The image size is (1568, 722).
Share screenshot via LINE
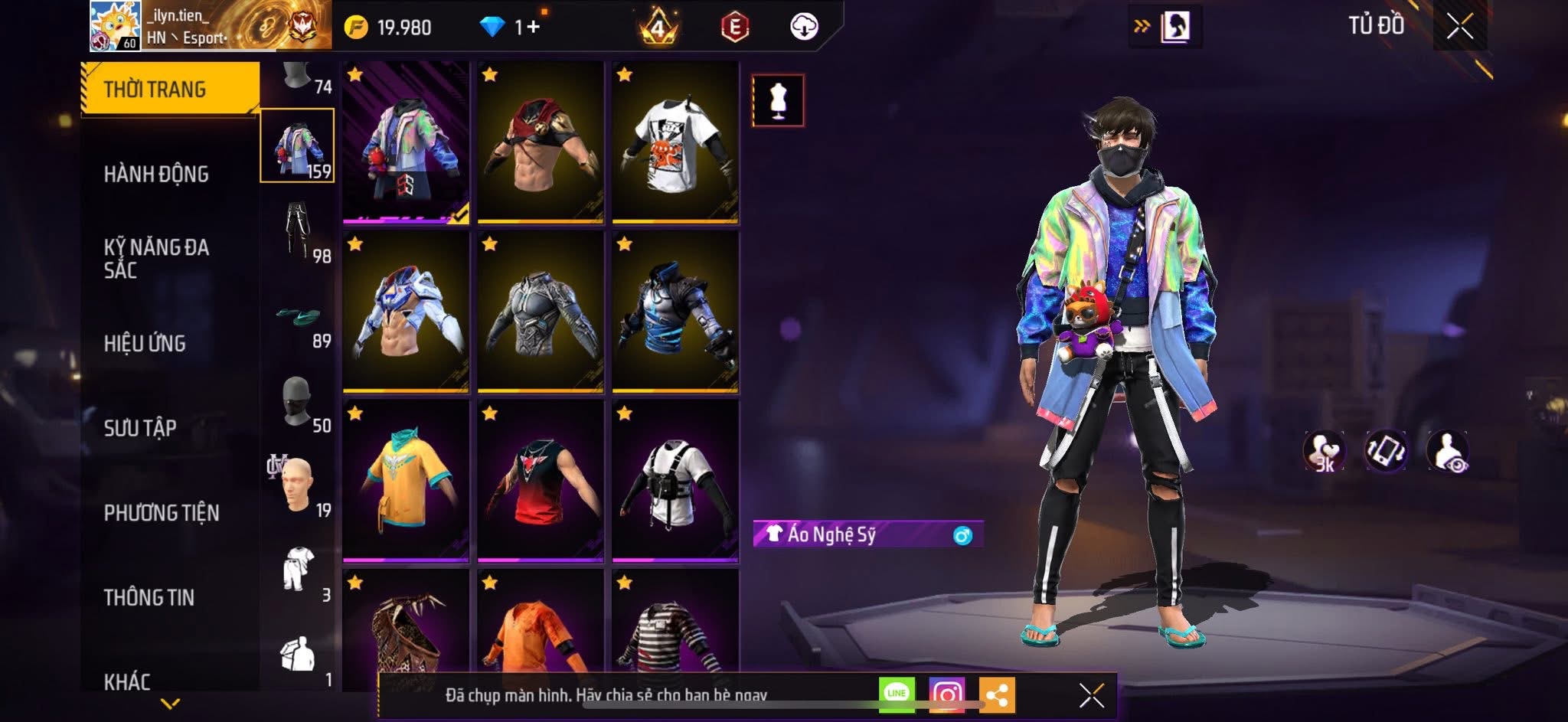897,694
